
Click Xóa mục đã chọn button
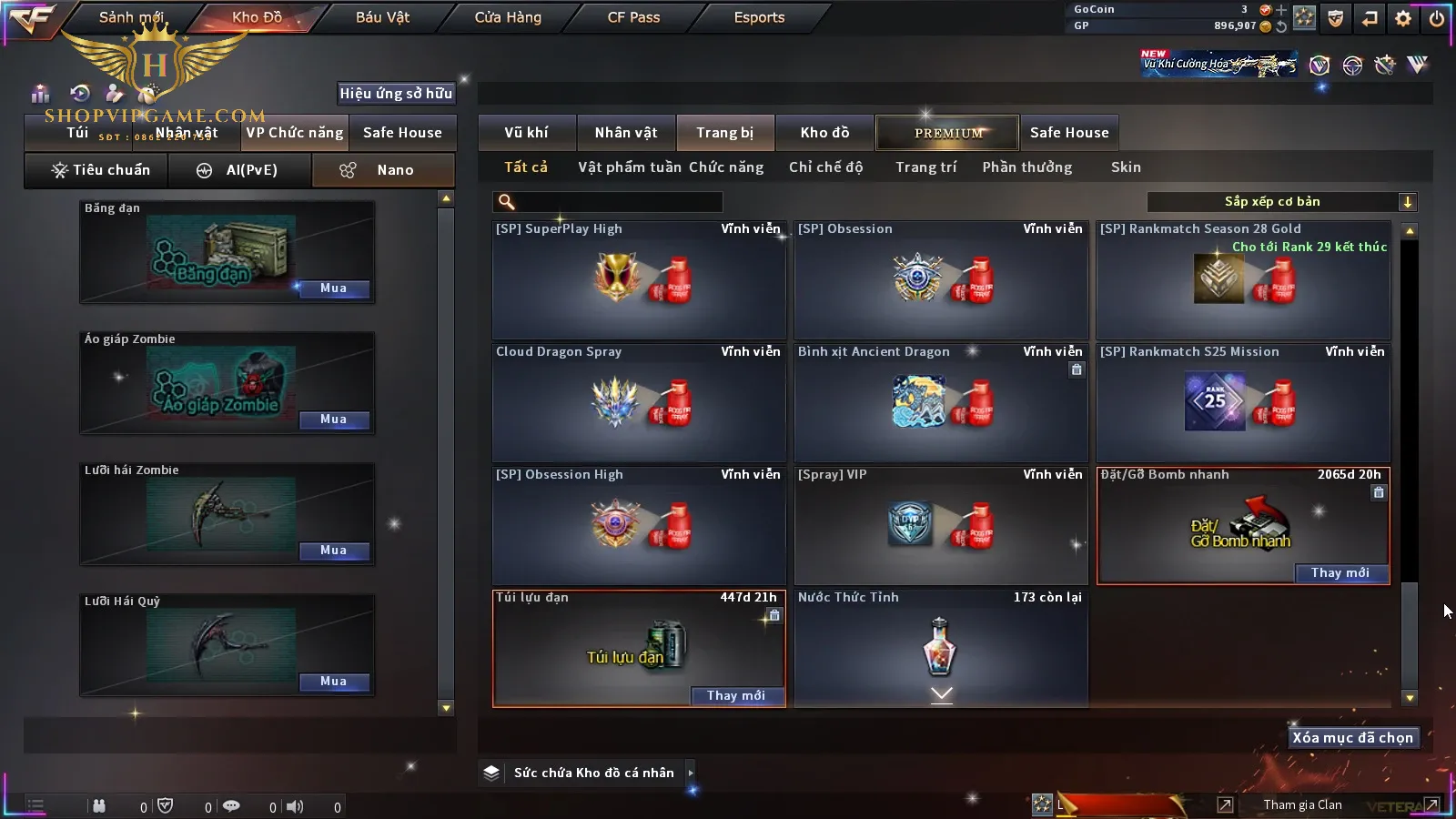1352,738
